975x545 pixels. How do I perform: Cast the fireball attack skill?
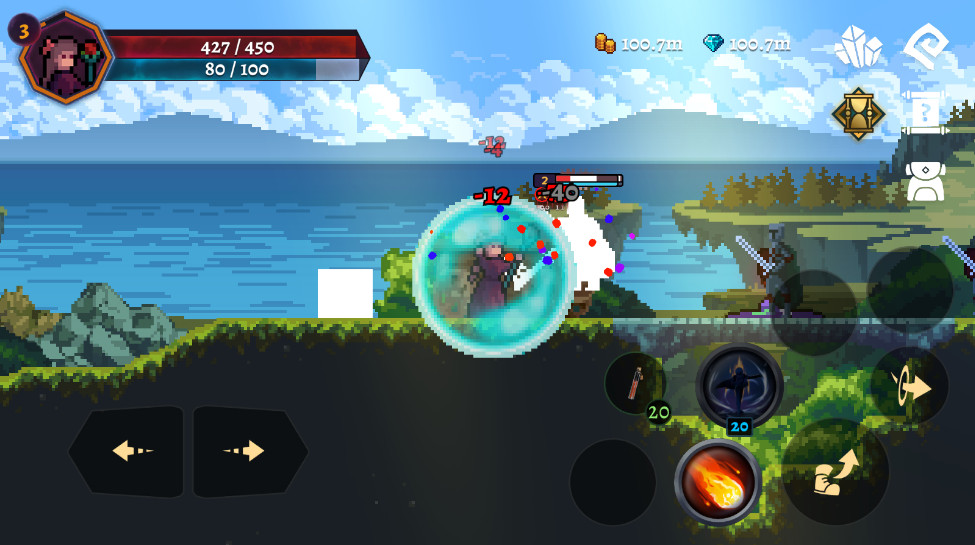coord(717,482)
